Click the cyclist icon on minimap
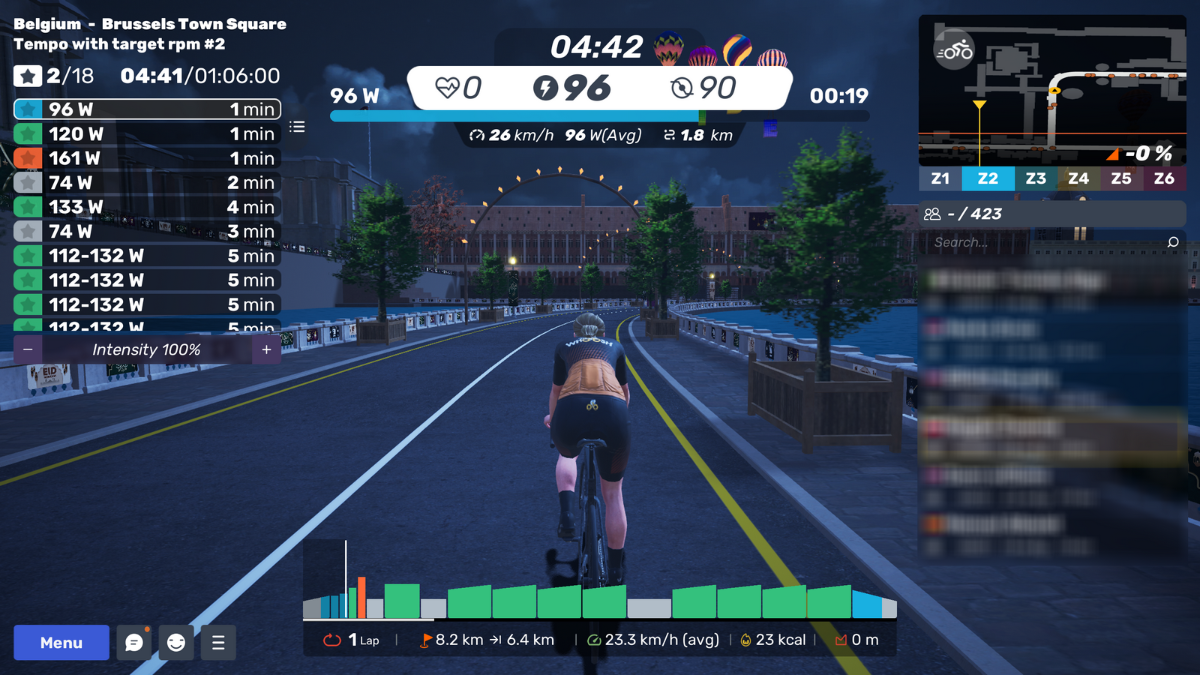This screenshot has width=1200, height=675. pos(955,50)
